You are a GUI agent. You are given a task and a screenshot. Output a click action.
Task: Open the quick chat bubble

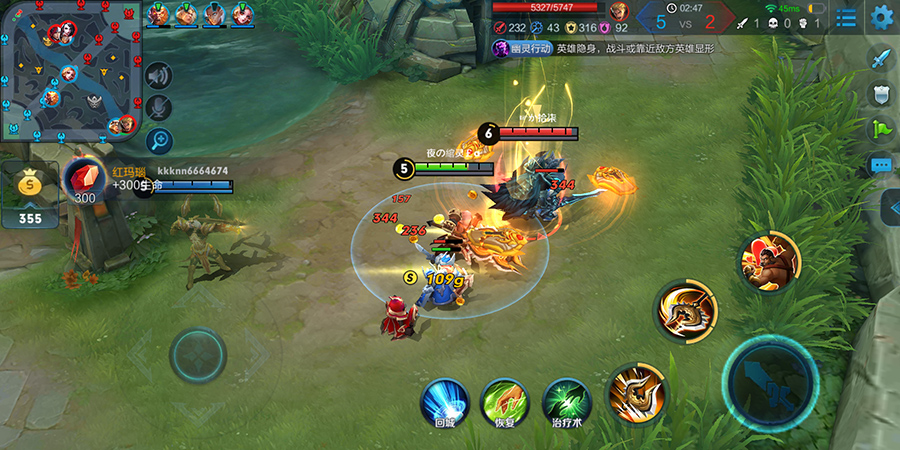pyautogui.click(x=881, y=164)
